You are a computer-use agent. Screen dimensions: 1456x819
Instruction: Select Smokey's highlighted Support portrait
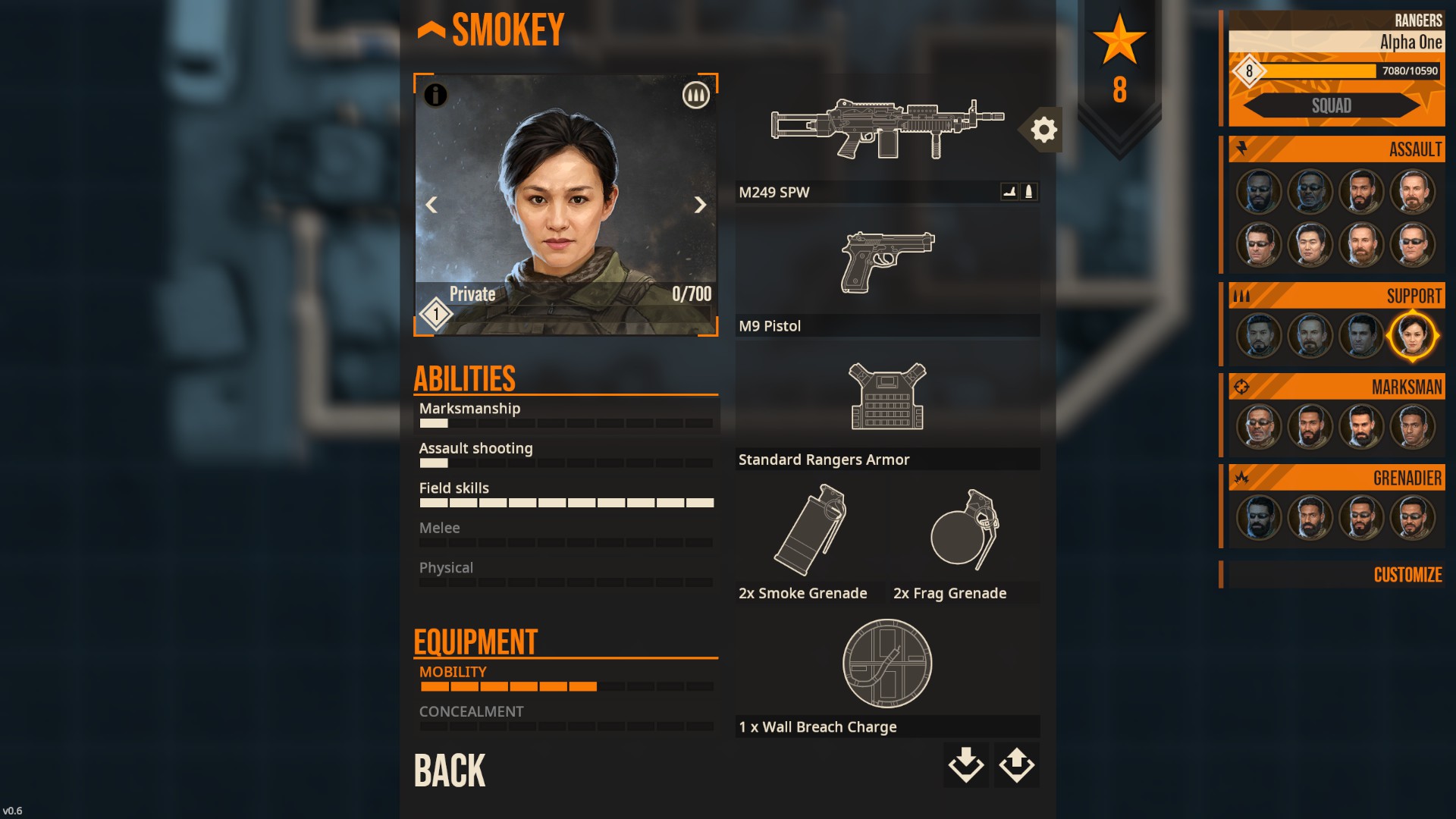pyautogui.click(x=1414, y=336)
